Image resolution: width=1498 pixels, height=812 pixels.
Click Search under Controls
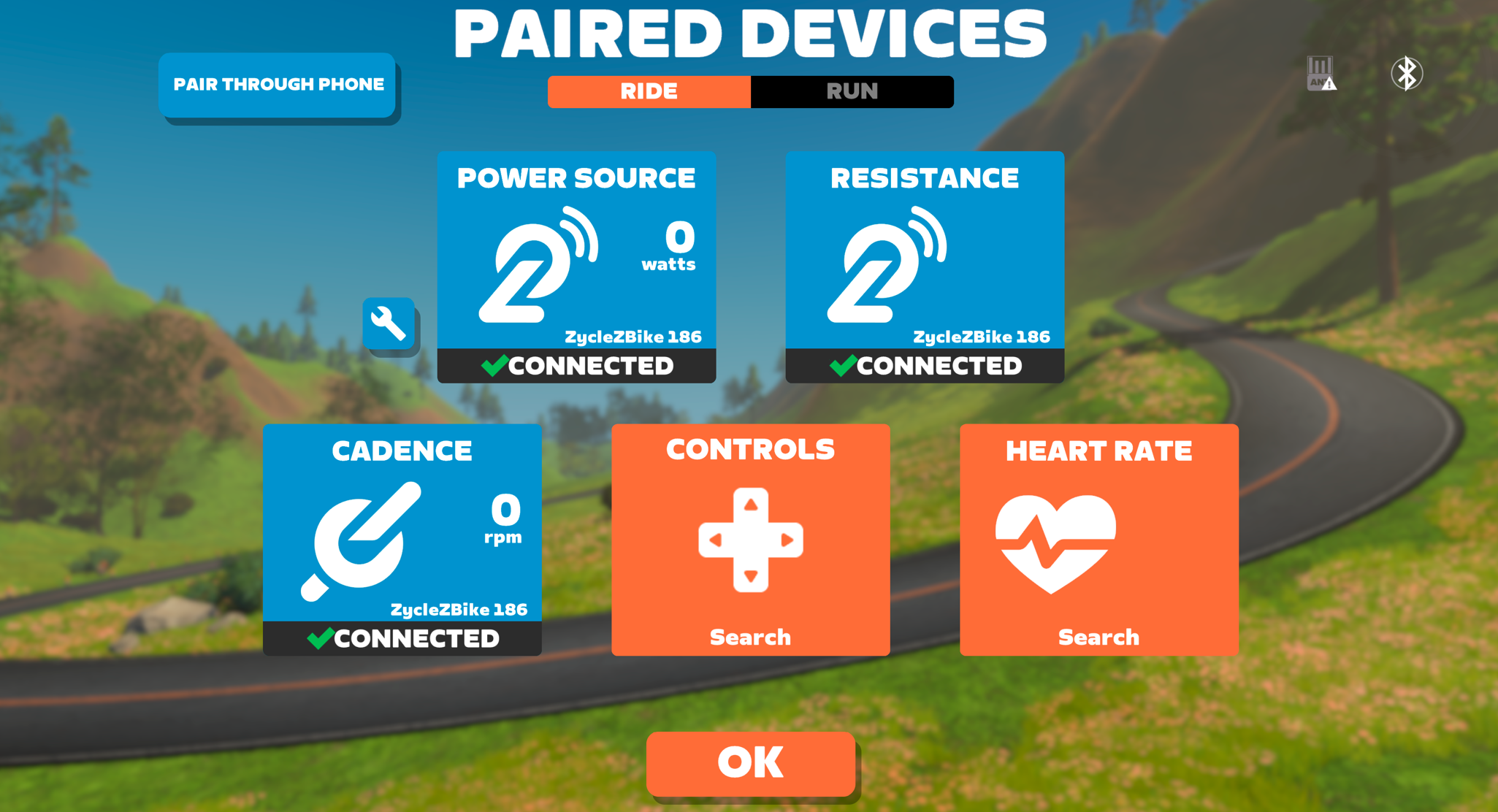click(x=750, y=637)
